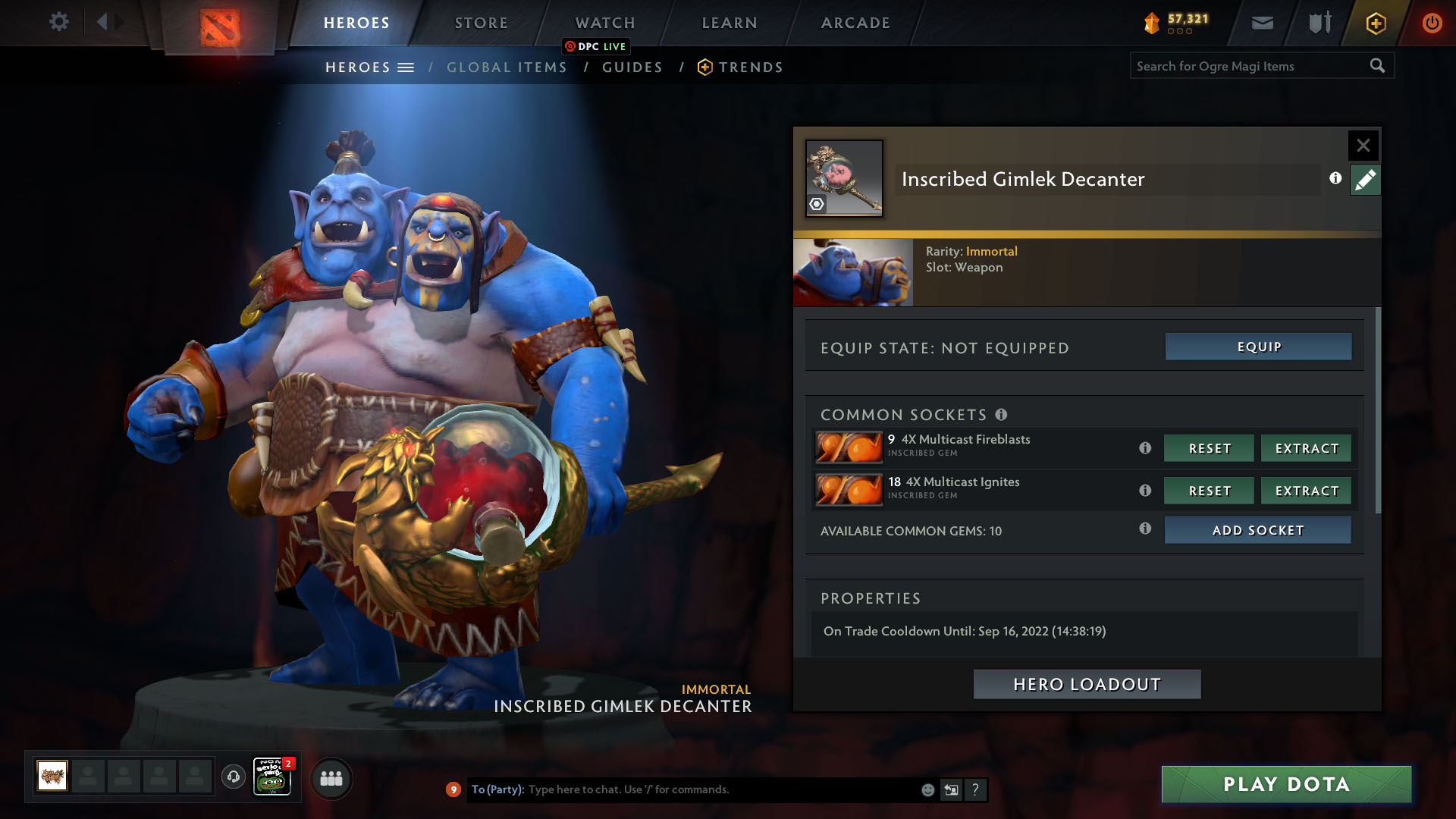Add a socket to the item

[x=1257, y=530]
